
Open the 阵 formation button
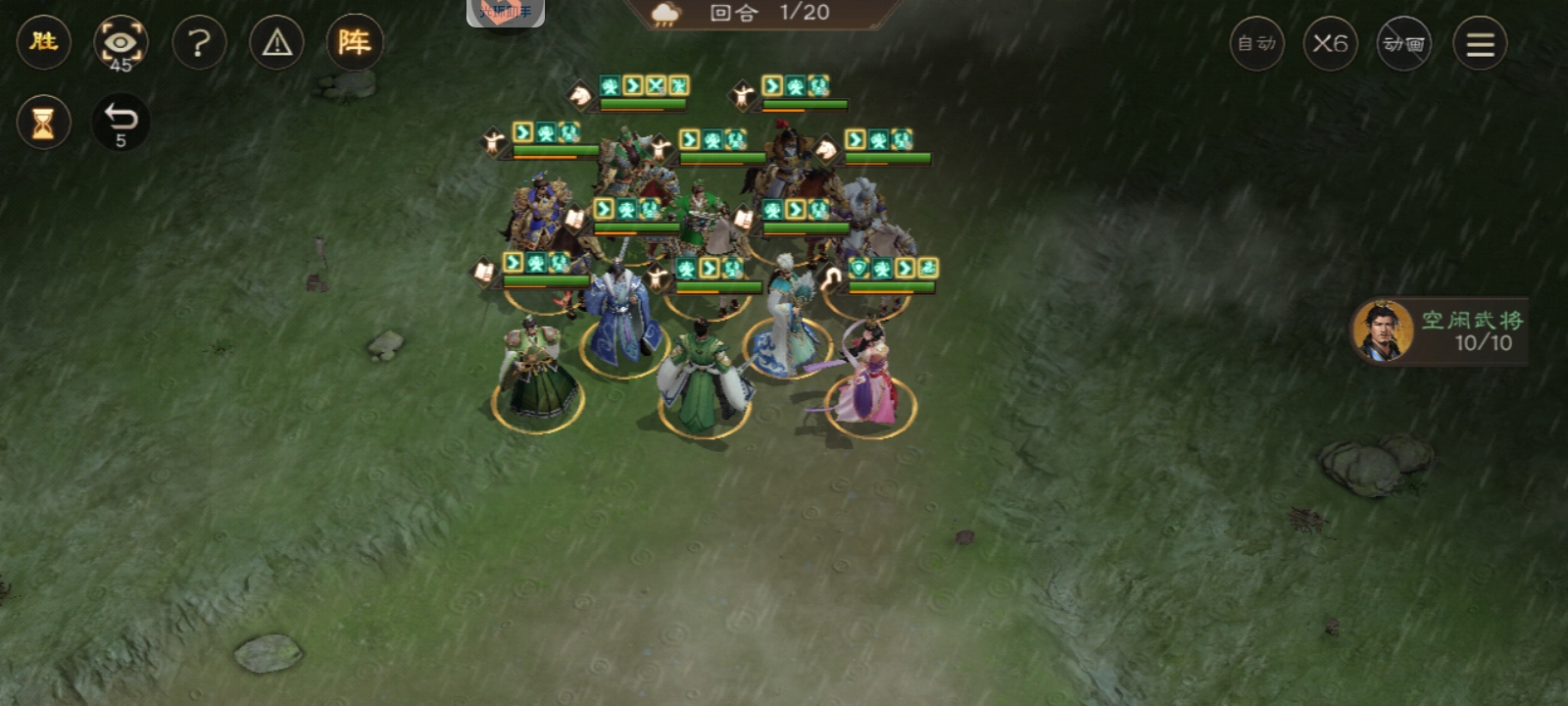click(x=354, y=42)
